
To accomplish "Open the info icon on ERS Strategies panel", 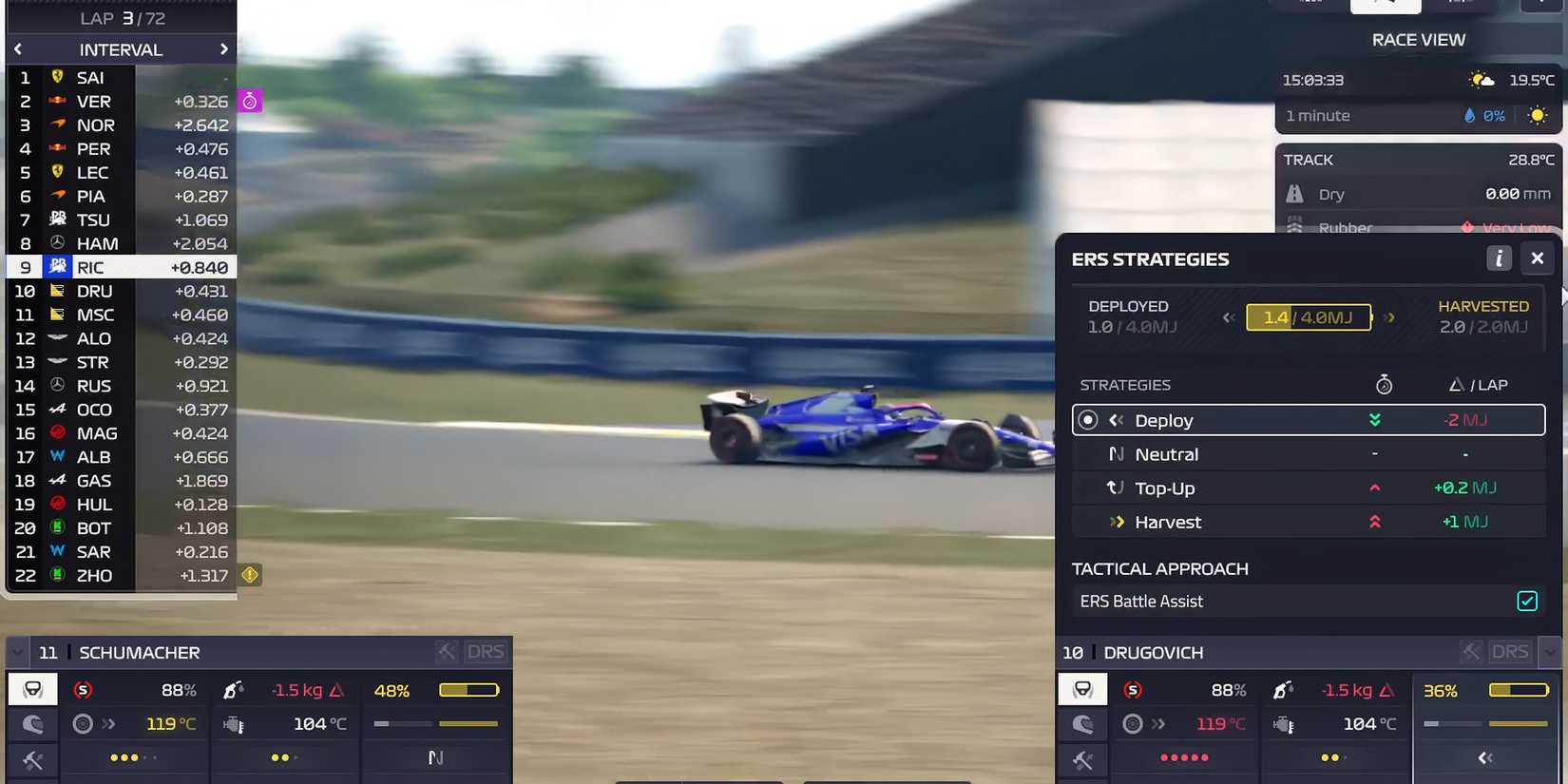I will (1500, 258).
